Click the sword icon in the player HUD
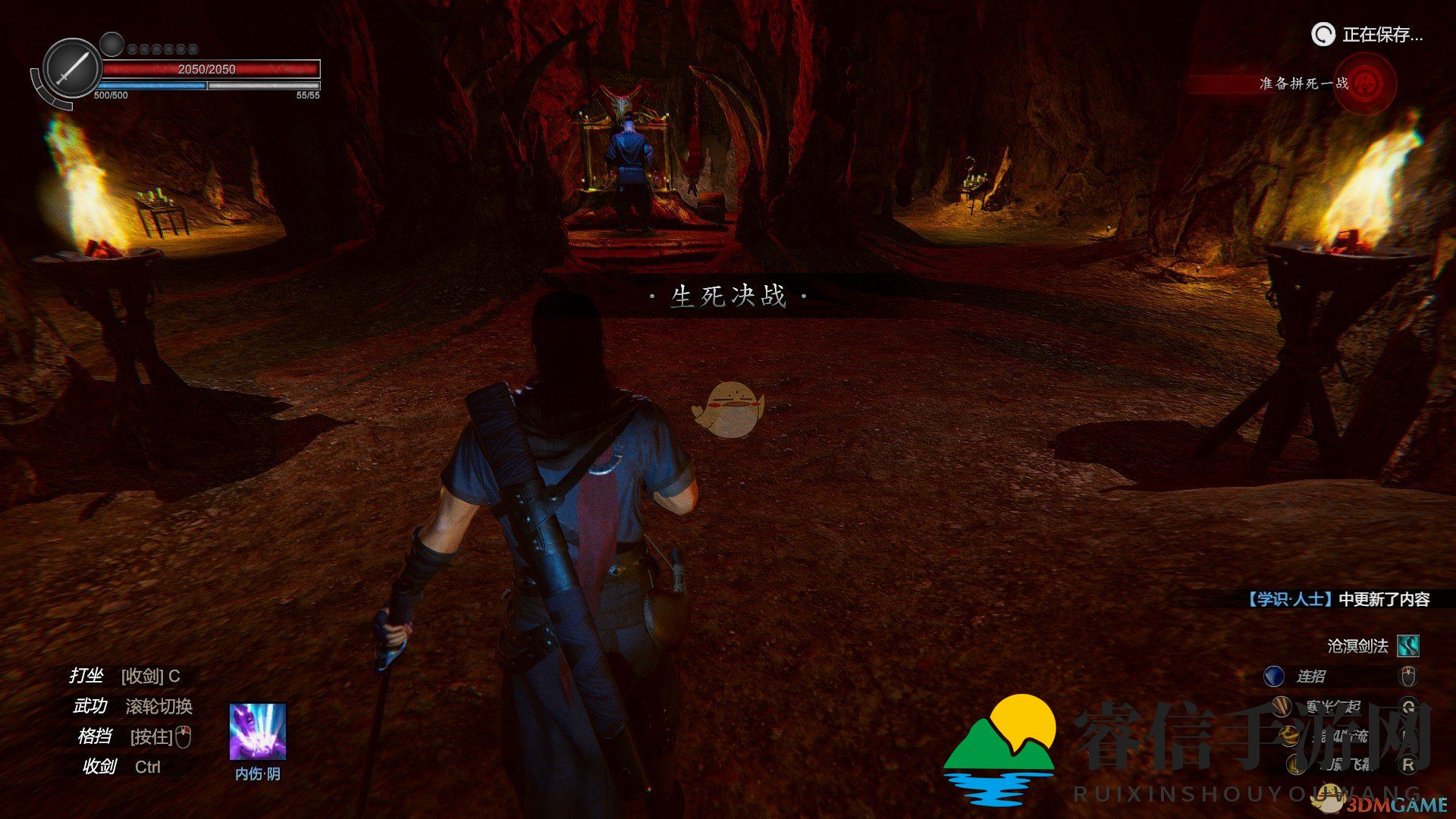 pyautogui.click(x=71, y=66)
